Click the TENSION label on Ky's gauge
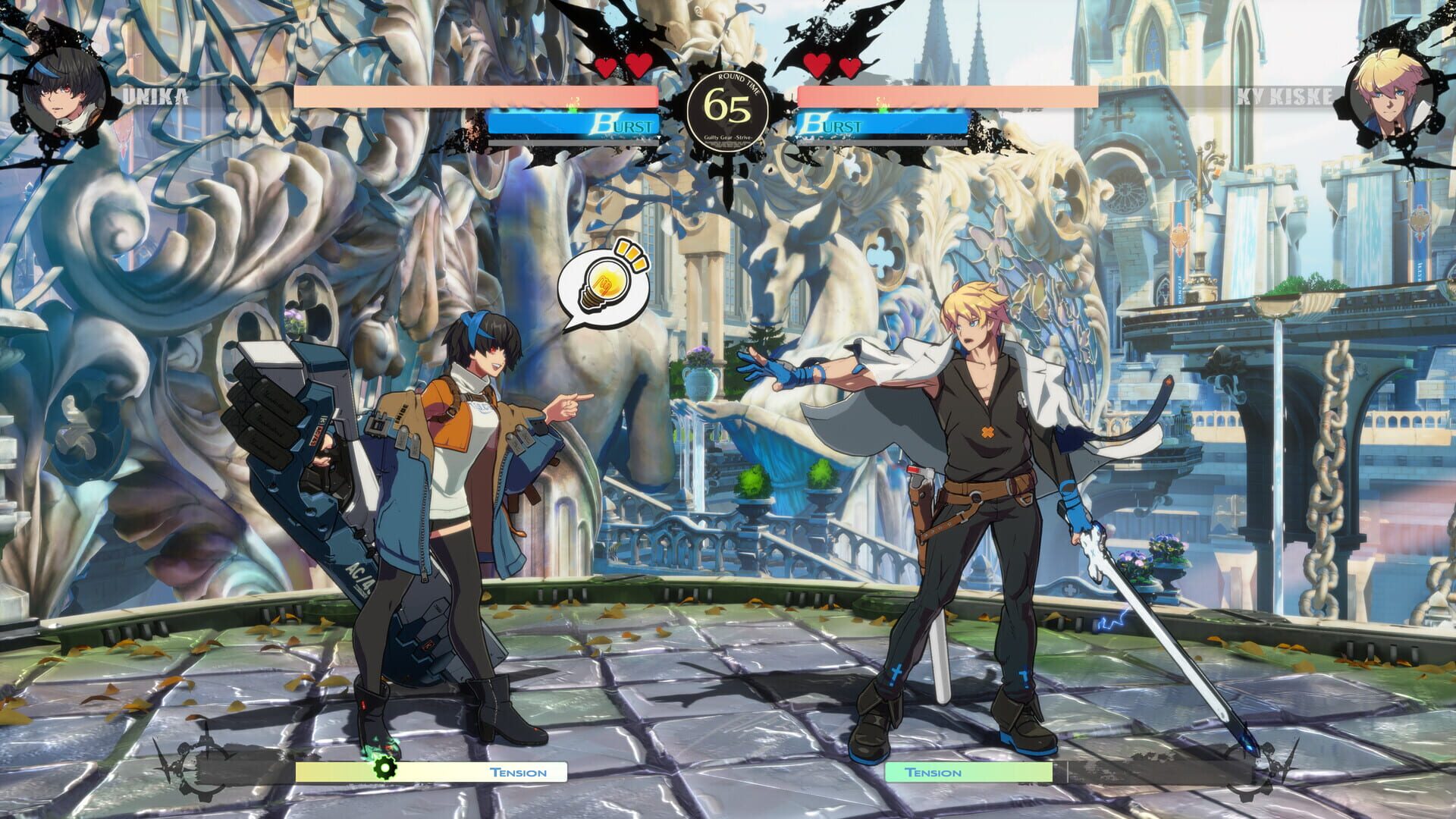 point(934,772)
